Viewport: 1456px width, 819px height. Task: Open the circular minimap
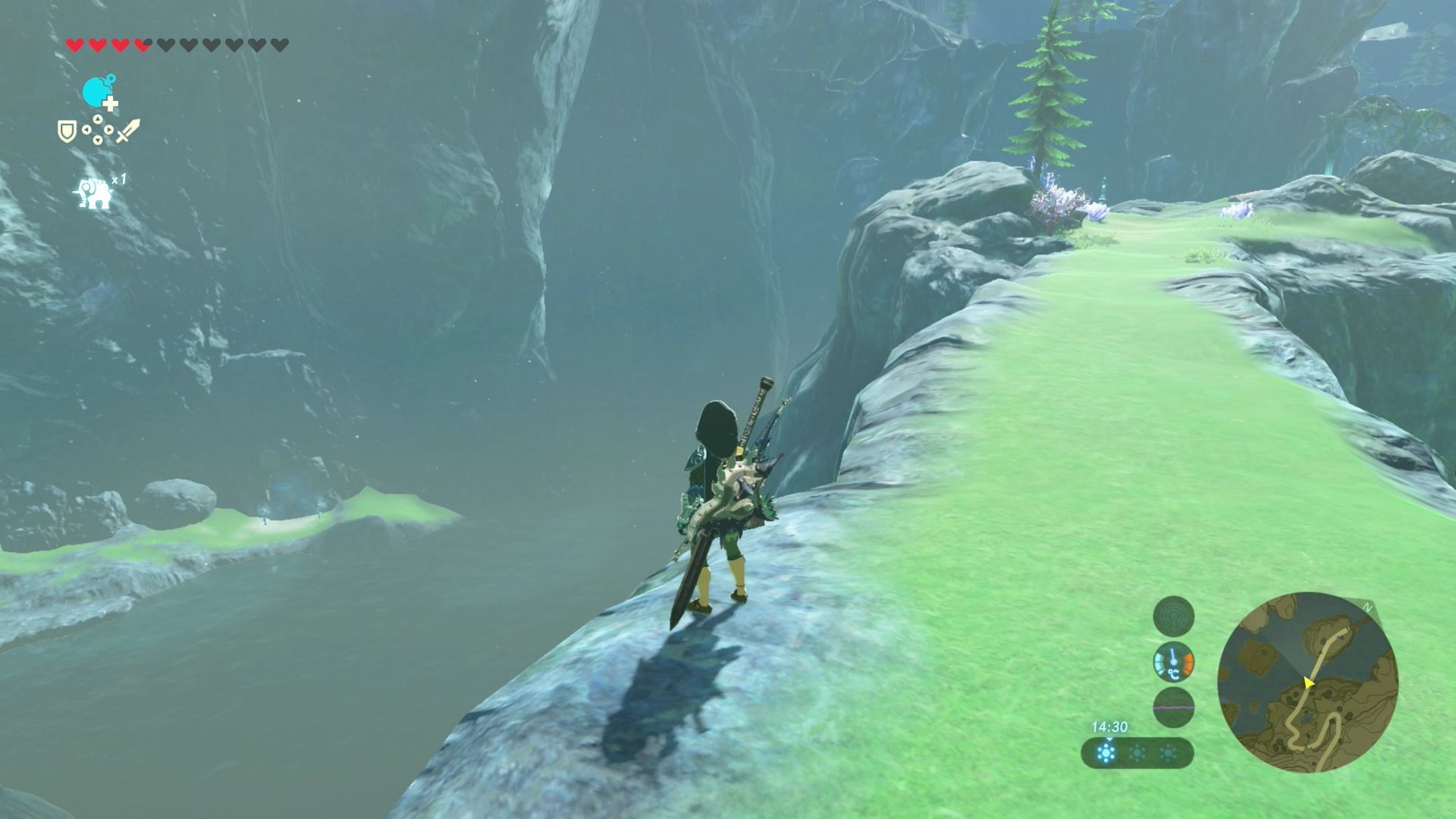click(x=1307, y=682)
